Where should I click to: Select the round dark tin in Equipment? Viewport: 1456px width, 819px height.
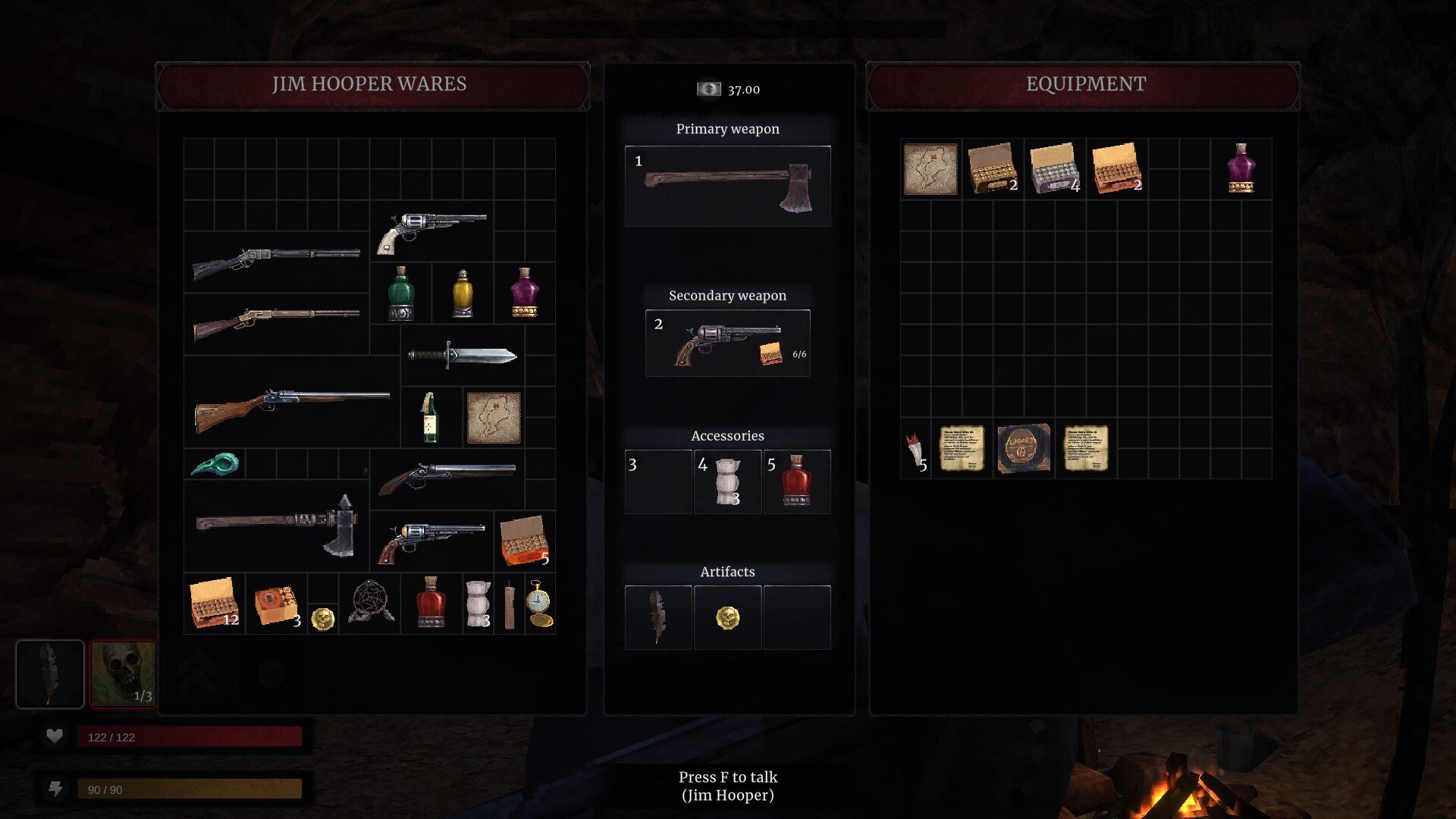click(x=1024, y=448)
